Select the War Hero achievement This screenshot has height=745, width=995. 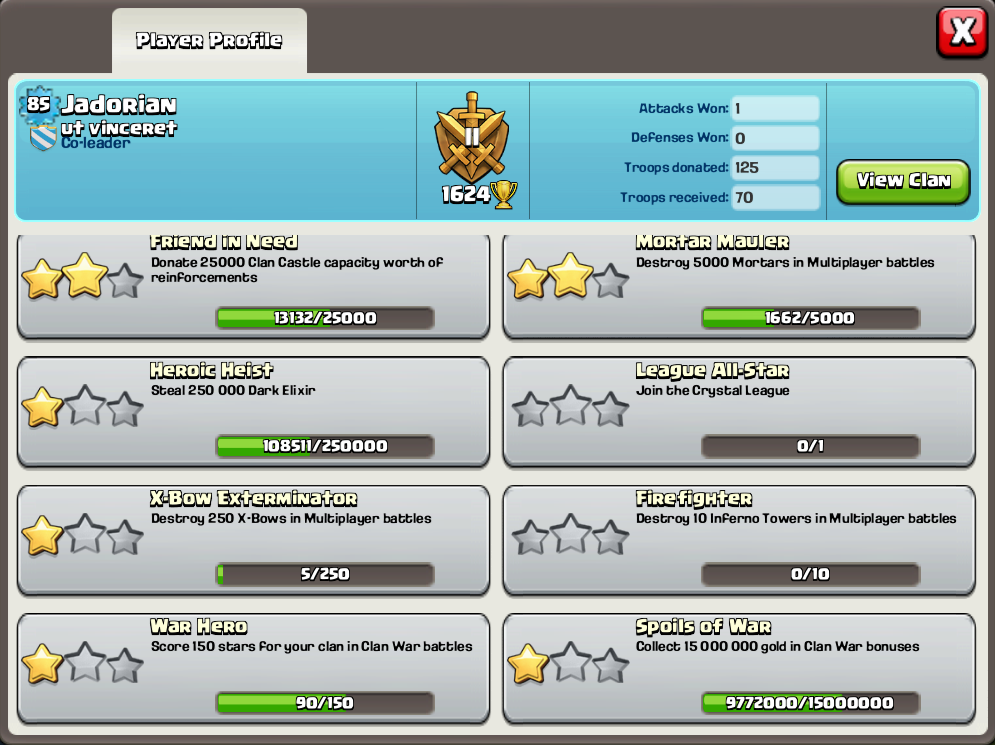[253, 667]
